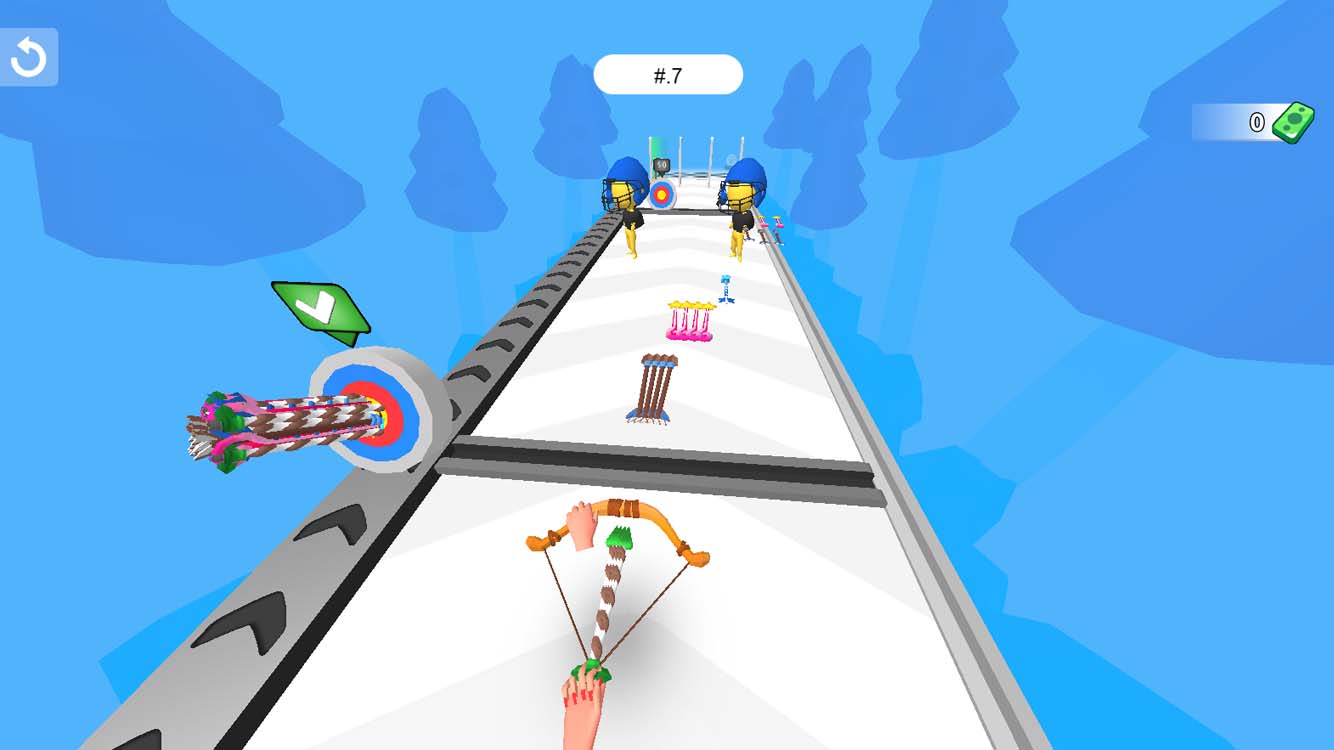Select the distant bullseye target ahead

[662, 195]
